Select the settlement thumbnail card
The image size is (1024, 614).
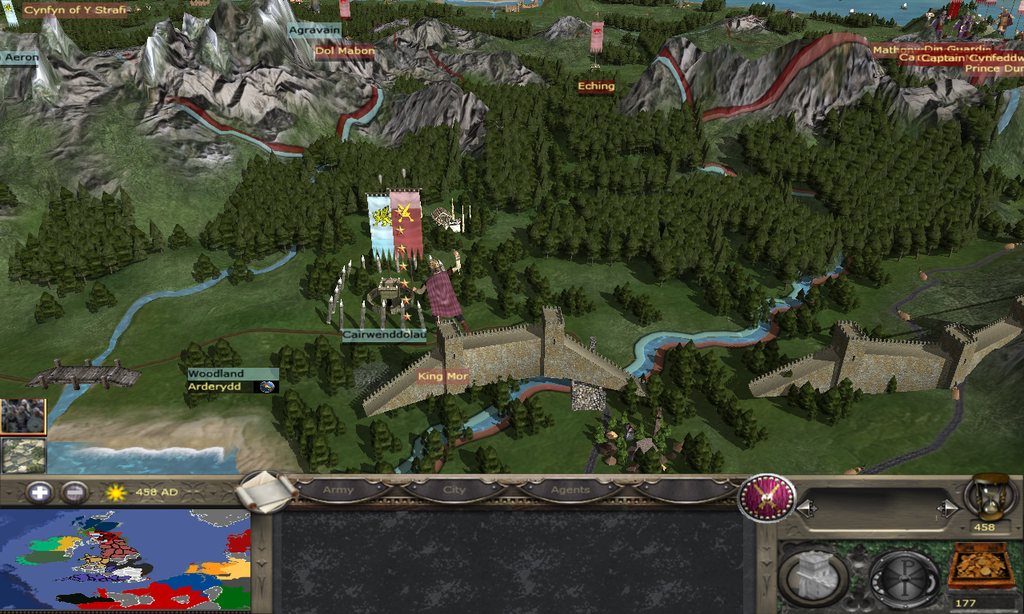[x=22, y=455]
